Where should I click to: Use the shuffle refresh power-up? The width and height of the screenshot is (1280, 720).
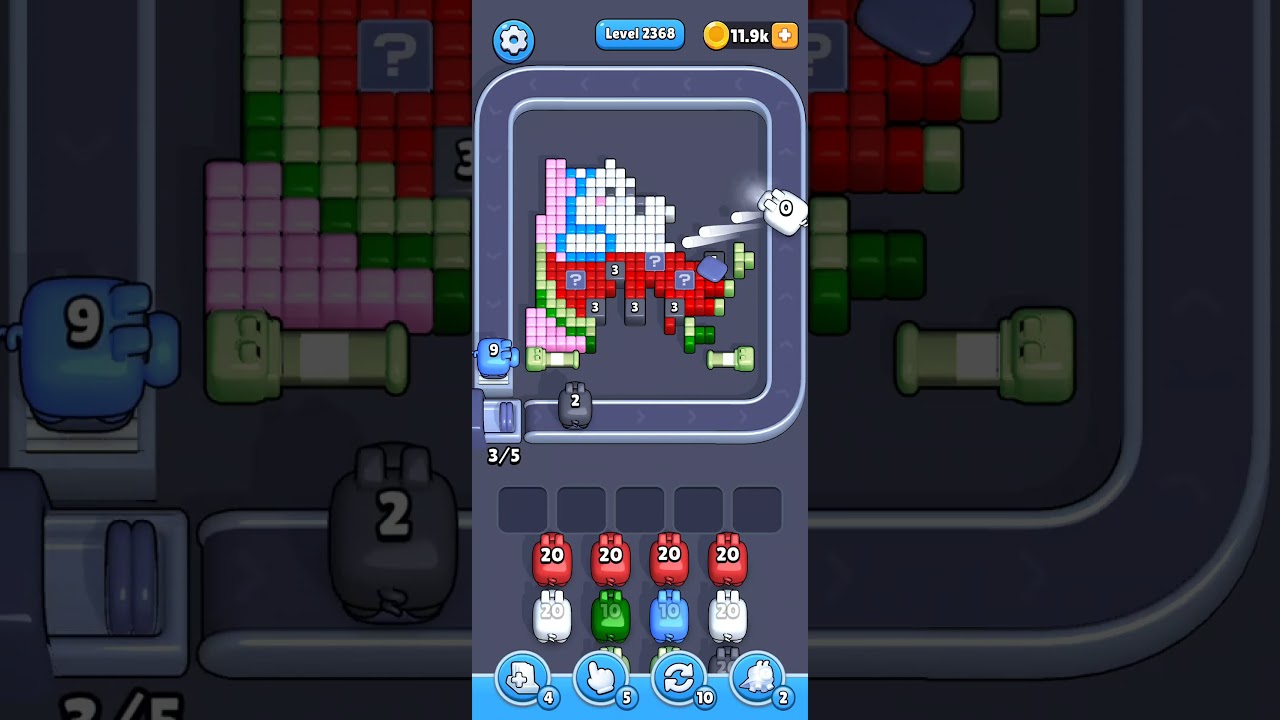(680, 678)
